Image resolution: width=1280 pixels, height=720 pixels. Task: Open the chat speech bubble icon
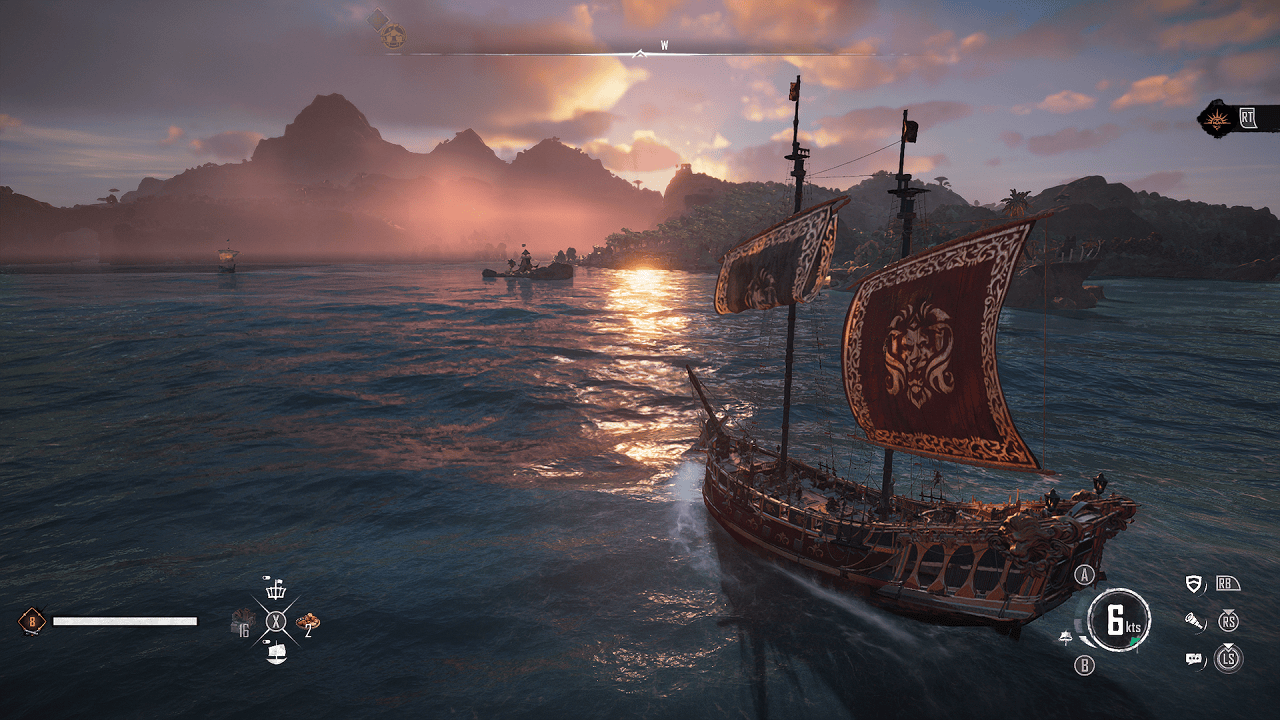coord(1193,659)
